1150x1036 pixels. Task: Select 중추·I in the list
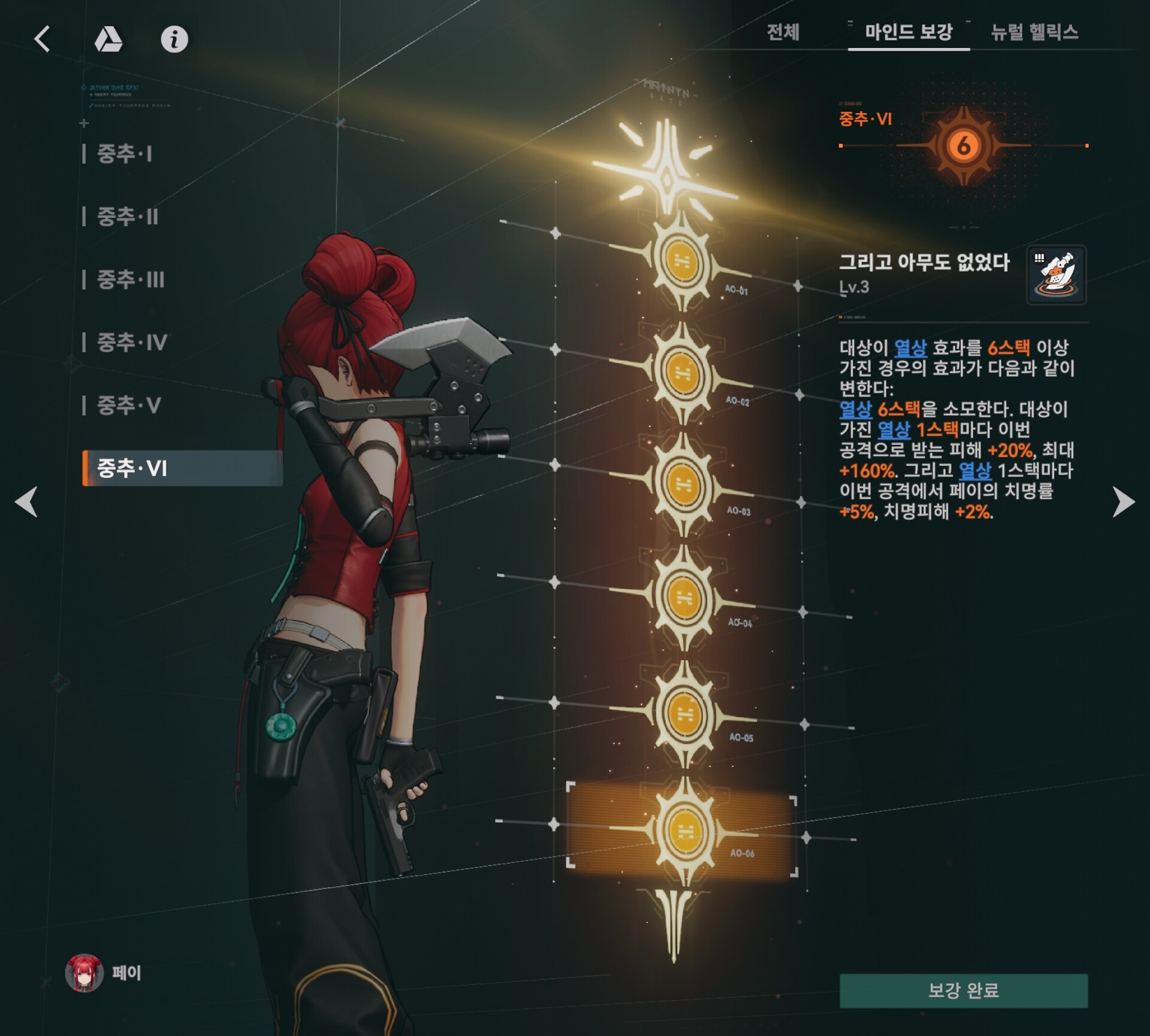(125, 154)
